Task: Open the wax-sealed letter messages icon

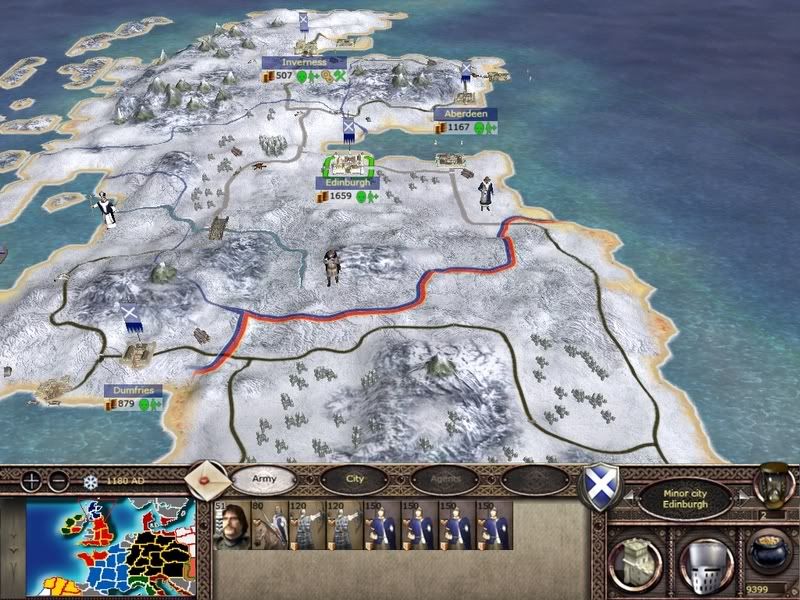Action: tap(207, 478)
